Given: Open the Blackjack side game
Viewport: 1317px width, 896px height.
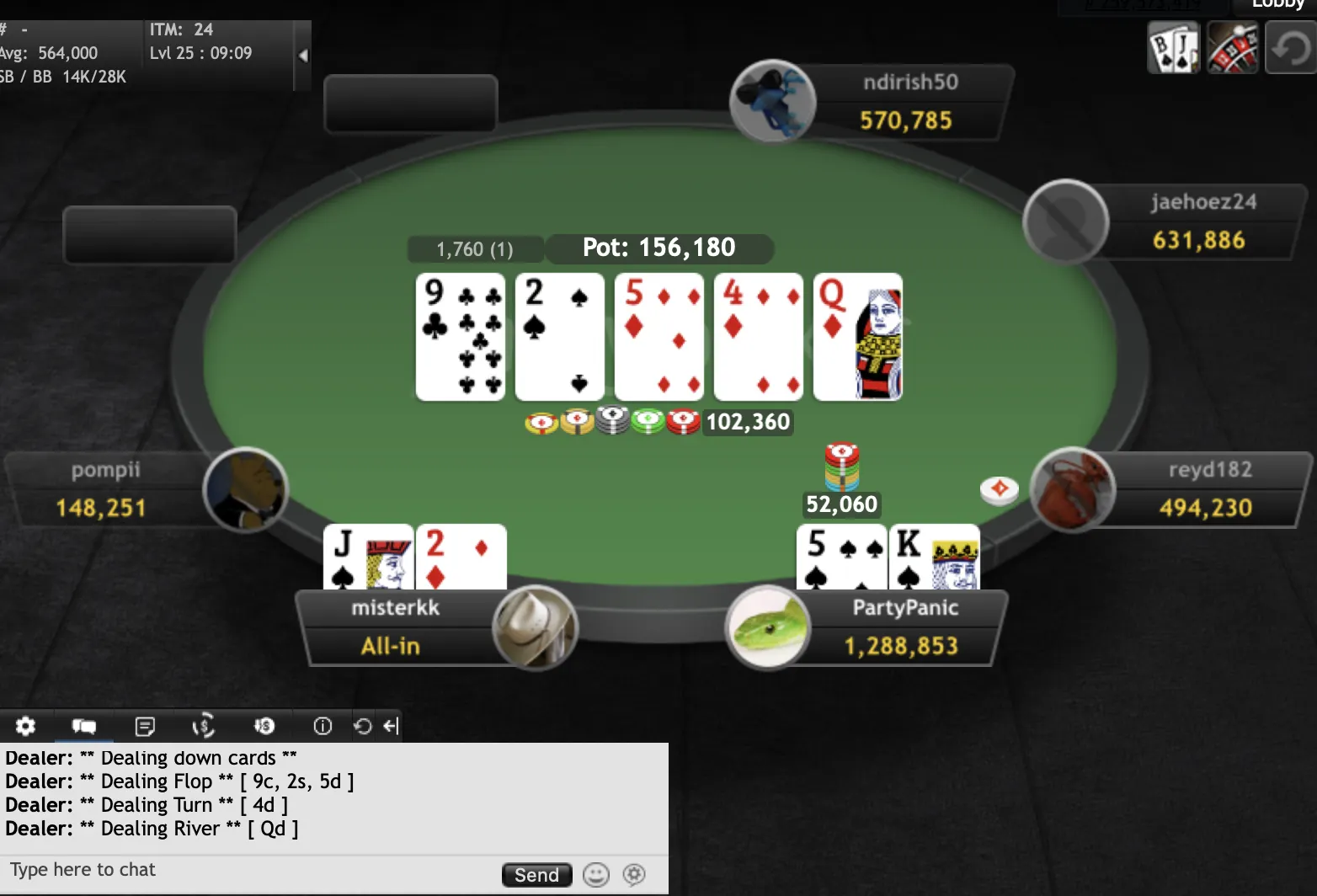Looking at the screenshot, I should tap(1173, 48).
